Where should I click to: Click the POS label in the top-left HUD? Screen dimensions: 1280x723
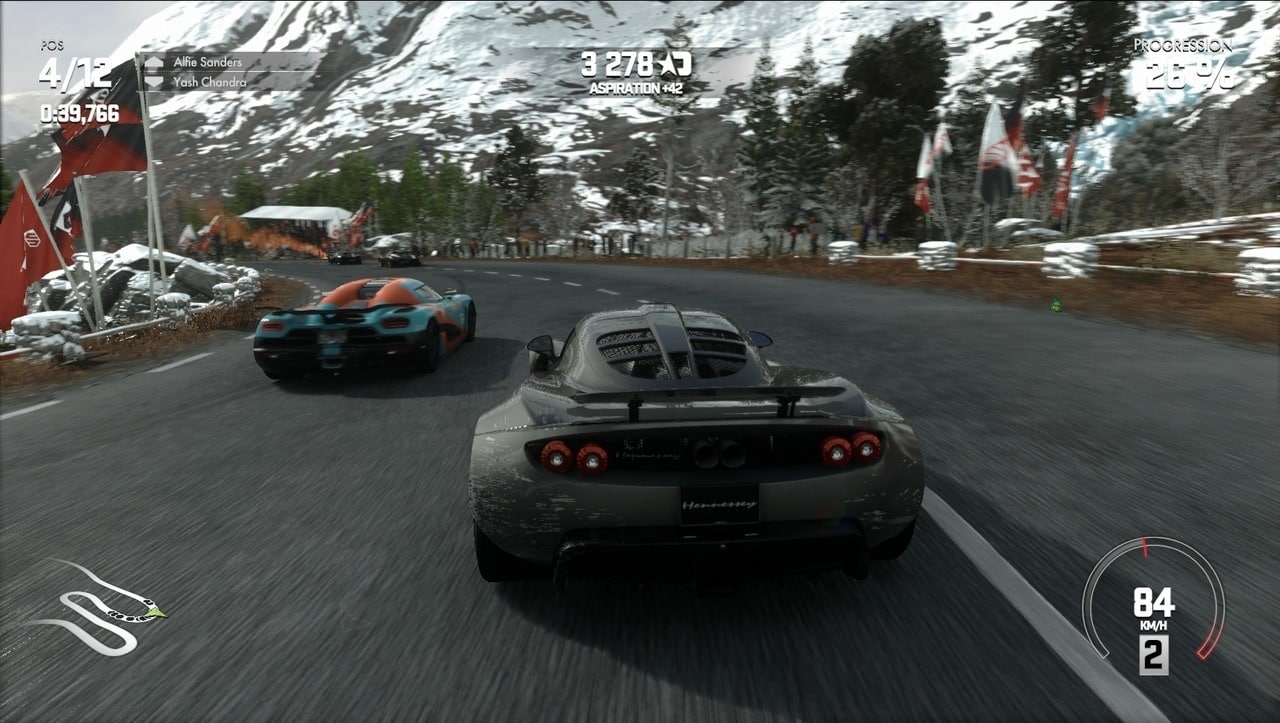point(51,44)
